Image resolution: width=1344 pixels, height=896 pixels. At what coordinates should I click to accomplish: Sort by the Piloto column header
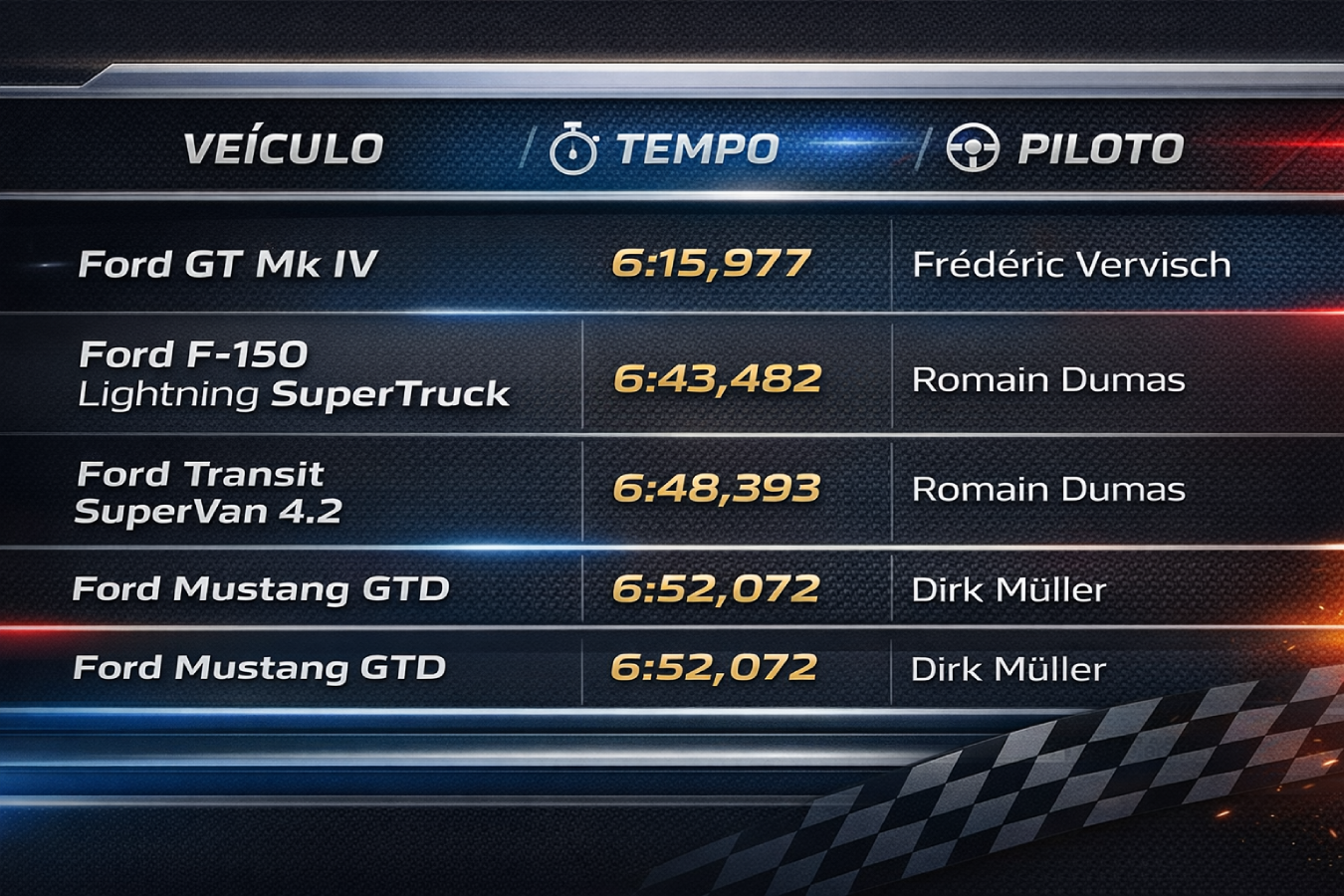tap(1099, 149)
